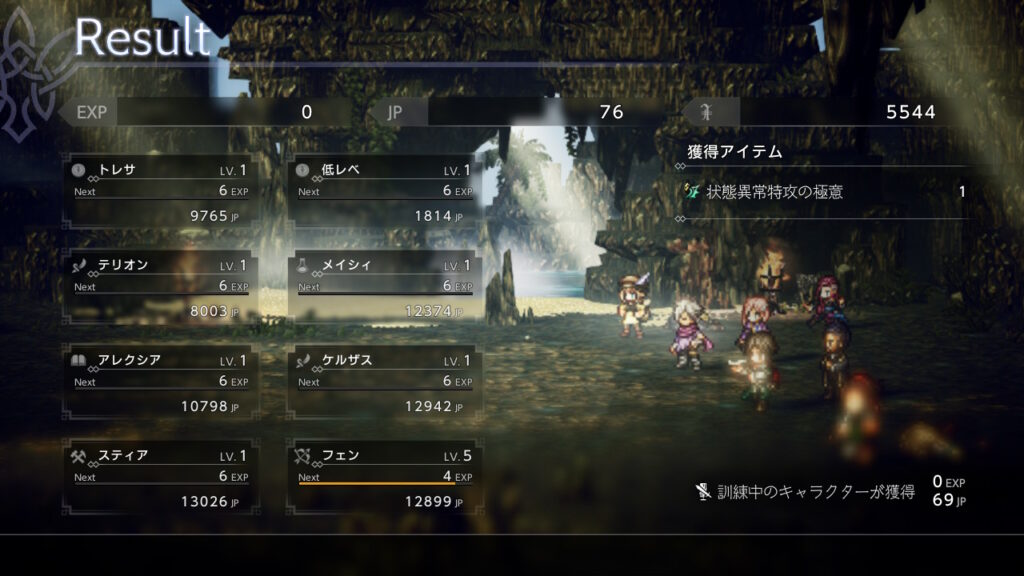Click the メイシィ character result panel
Image resolution: width=1024 pixels, height=576 pixels.
[384, 287]
